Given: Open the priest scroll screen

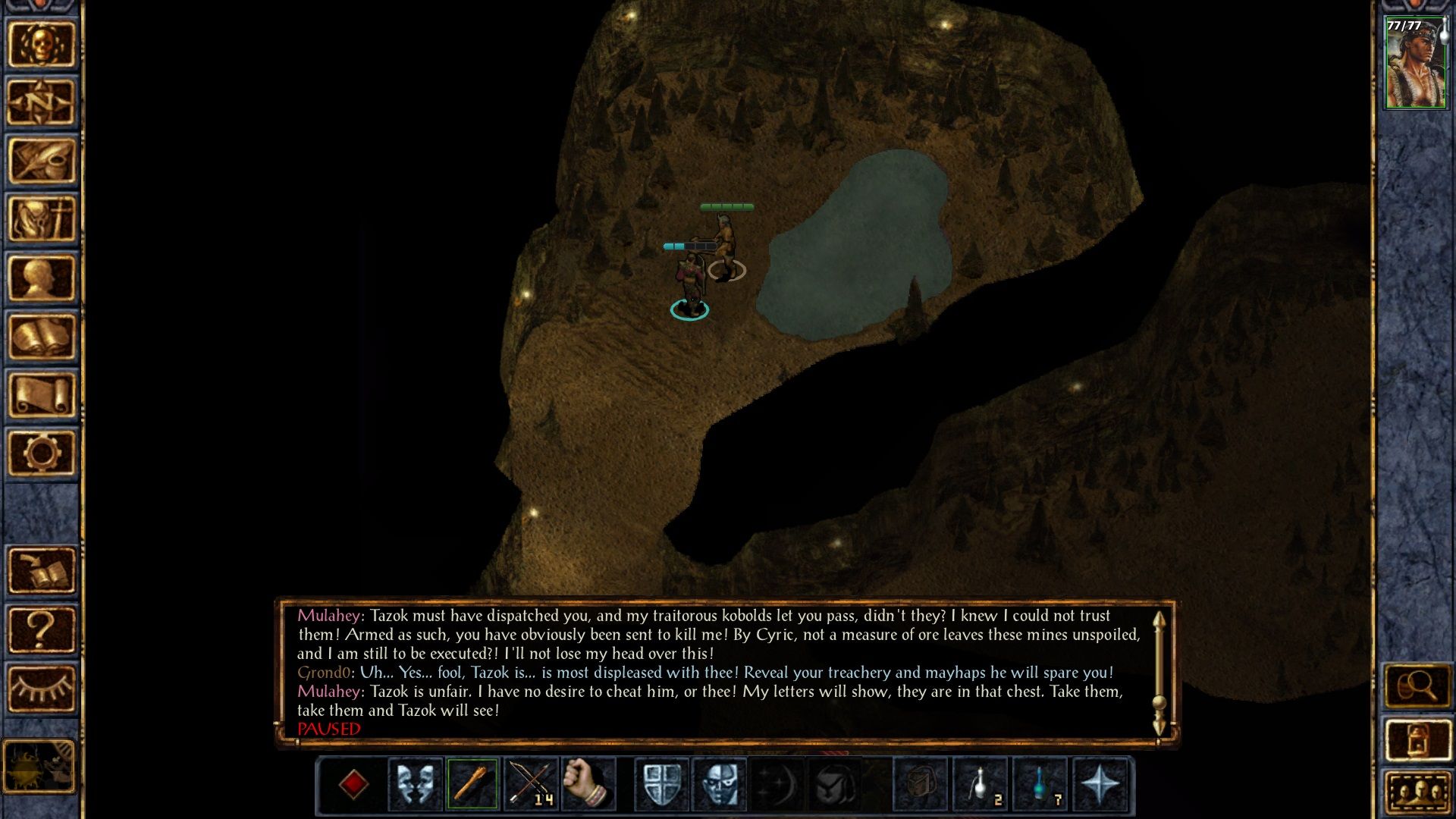Looking at the screenshot, I should (x=42, y=395).
